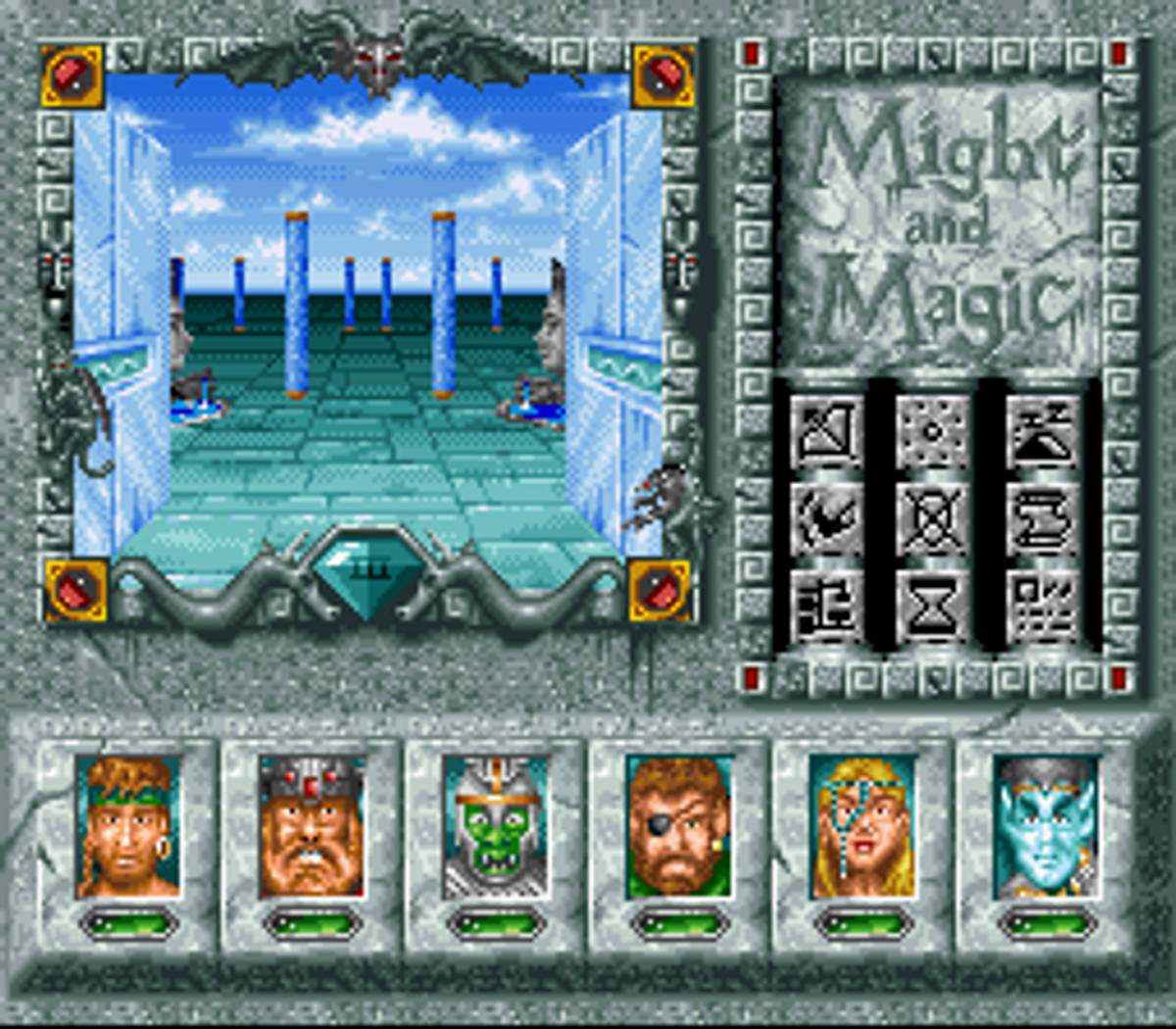Open the checklist info icon

1042,604
